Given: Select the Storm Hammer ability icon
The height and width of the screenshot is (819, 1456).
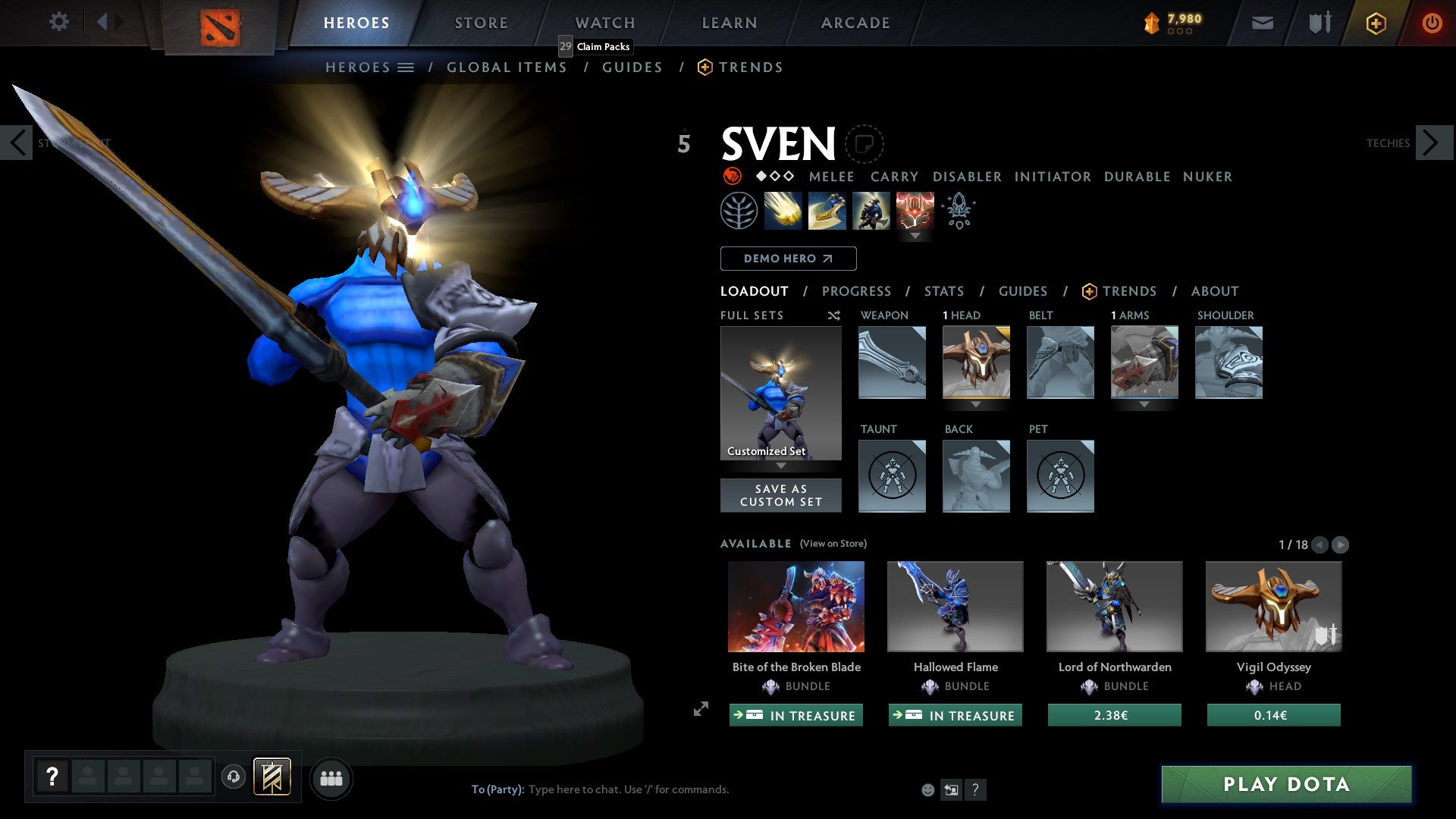Looking at the screenshot, I should coord(783,210).
